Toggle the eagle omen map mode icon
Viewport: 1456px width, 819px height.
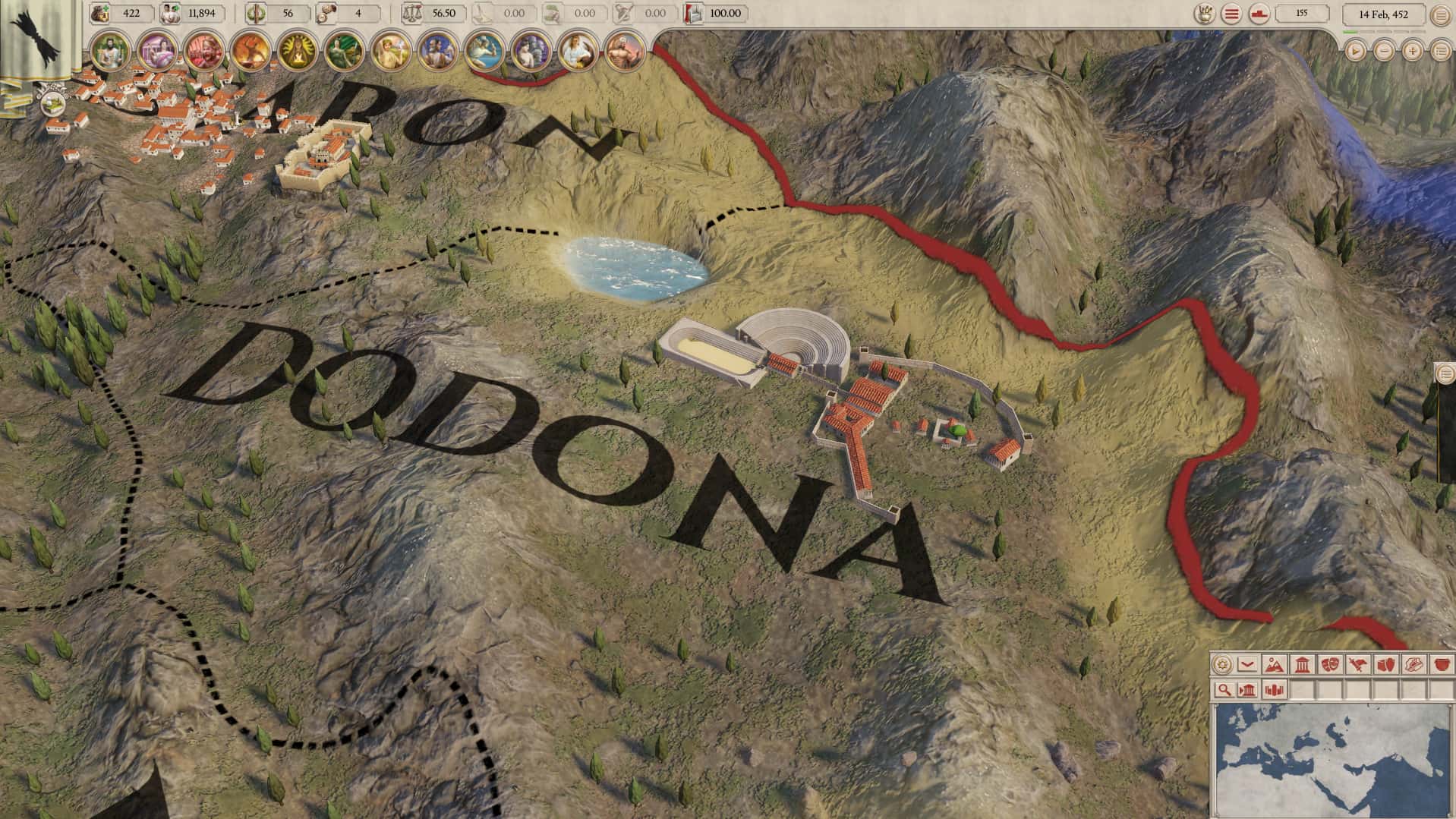click(1357, 664)
